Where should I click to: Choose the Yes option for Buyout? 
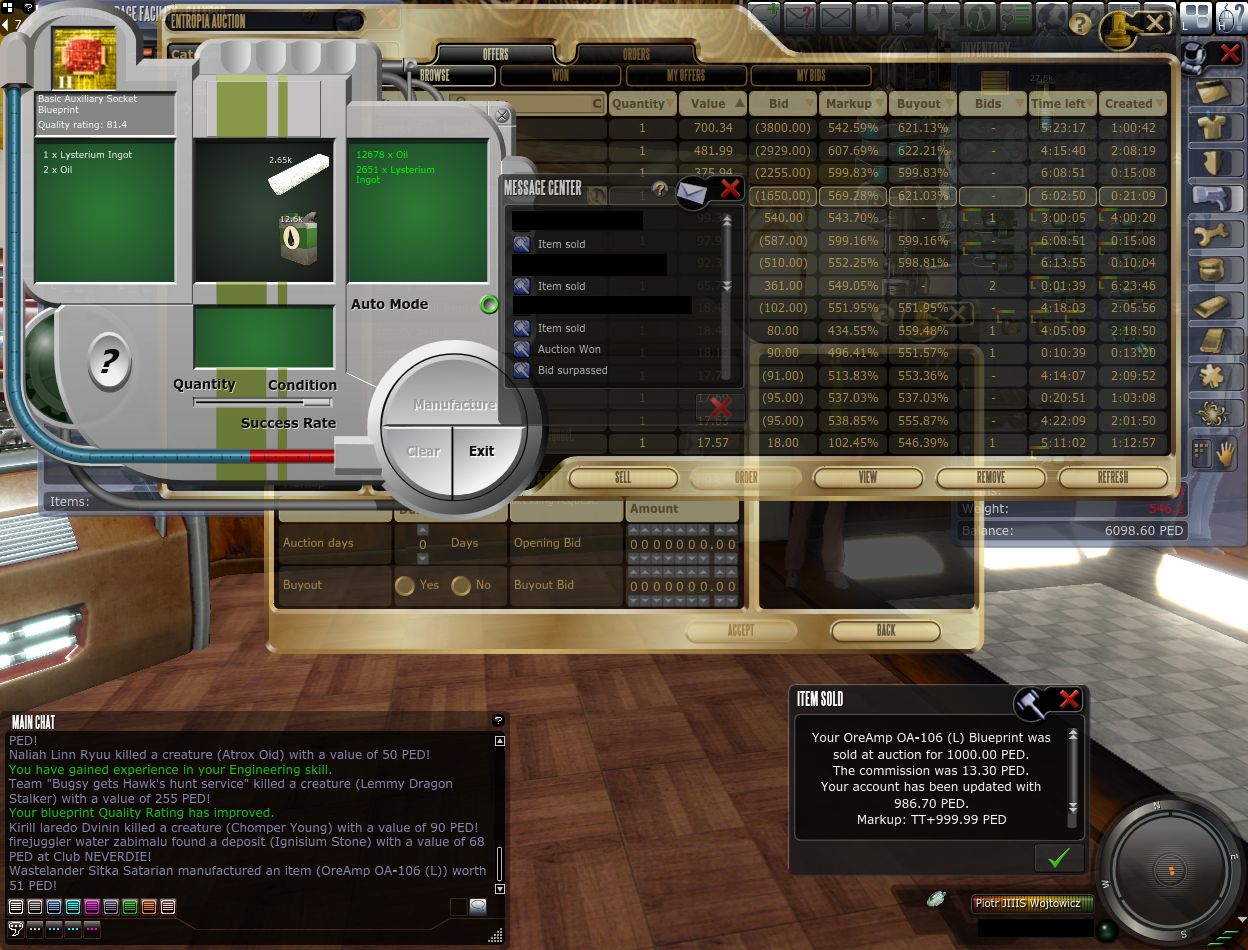pos(405,585)
